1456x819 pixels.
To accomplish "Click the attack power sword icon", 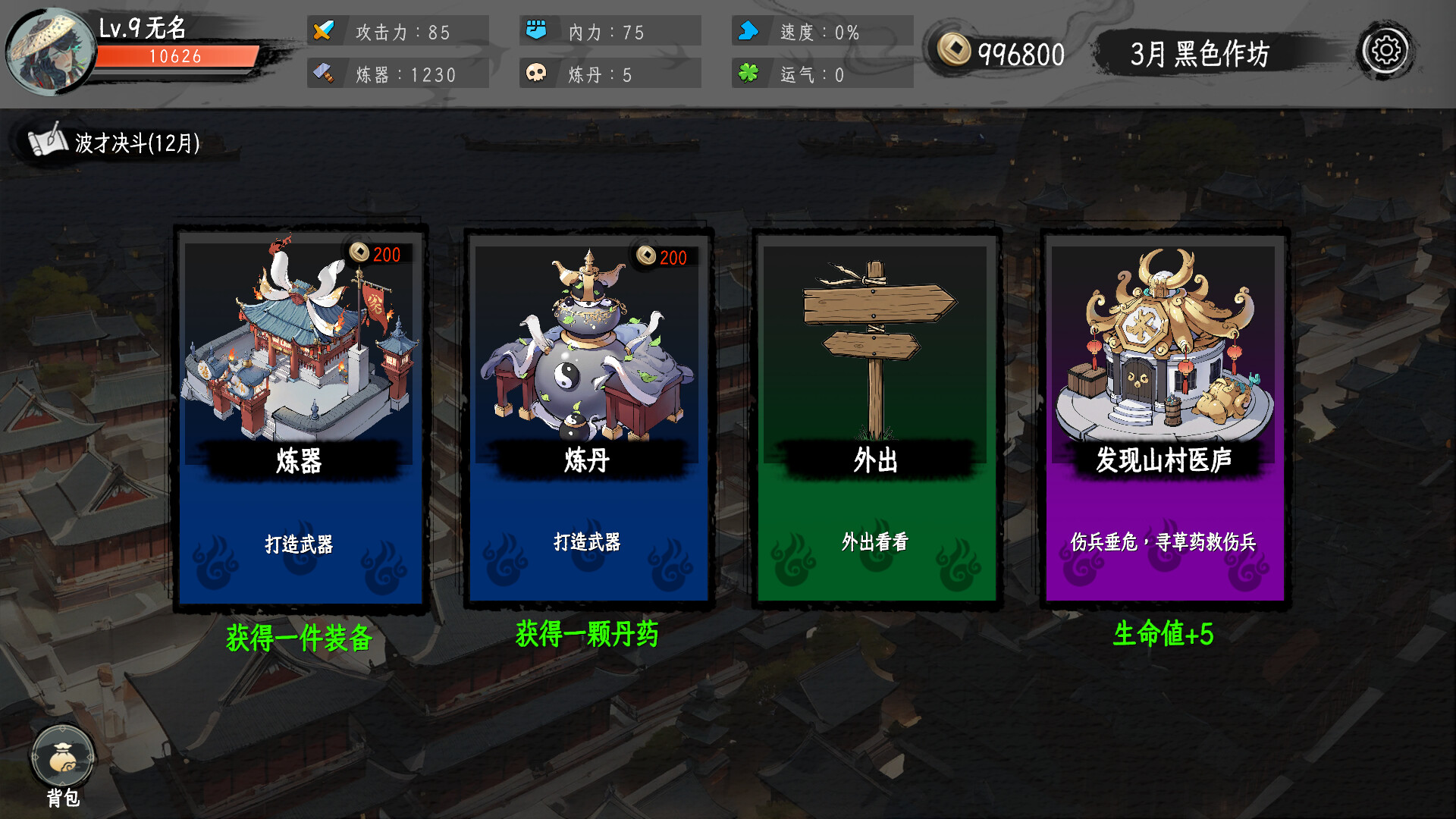I will pos(325,32).
